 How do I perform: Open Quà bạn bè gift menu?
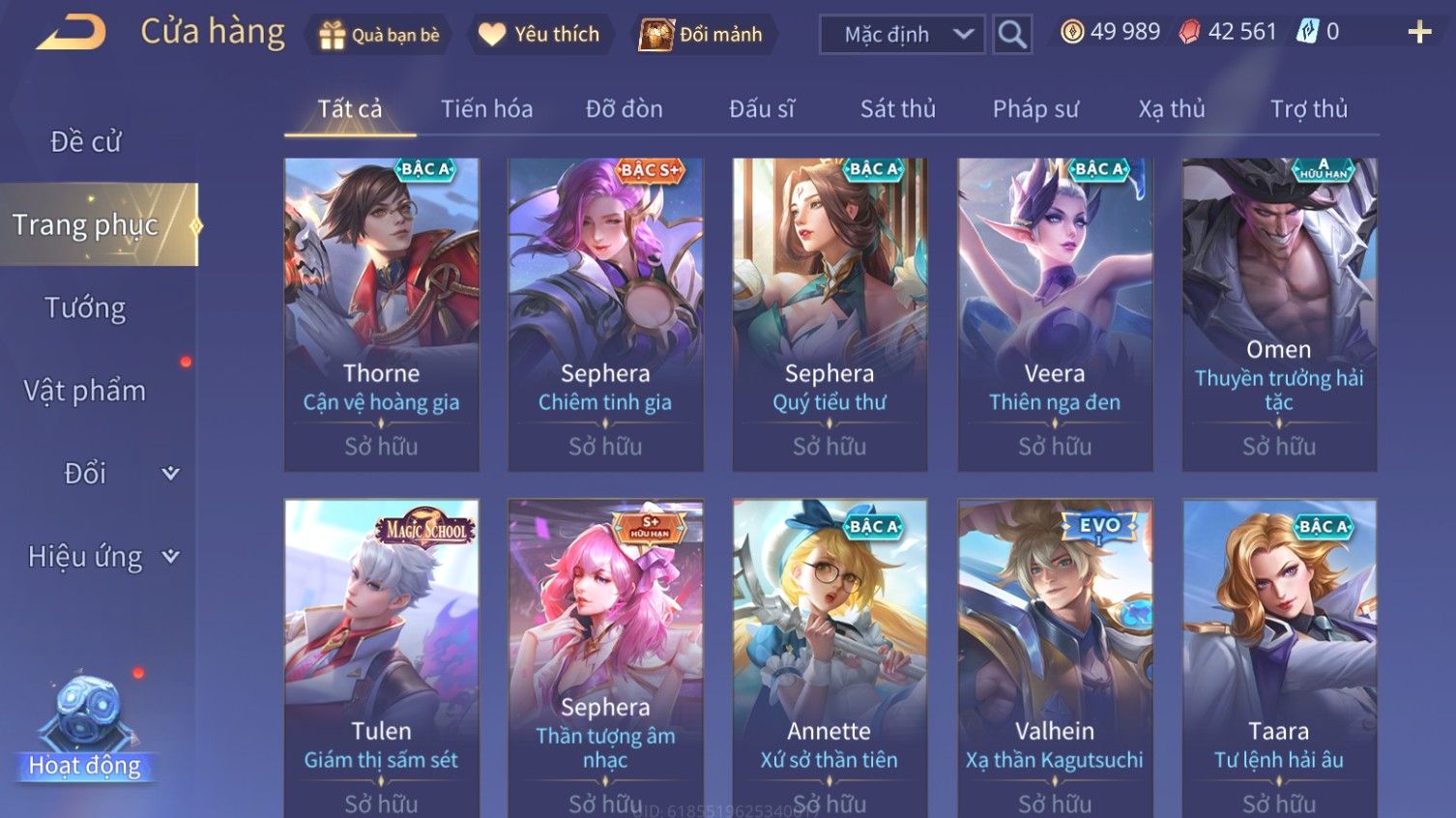click(x=380, y=35)
